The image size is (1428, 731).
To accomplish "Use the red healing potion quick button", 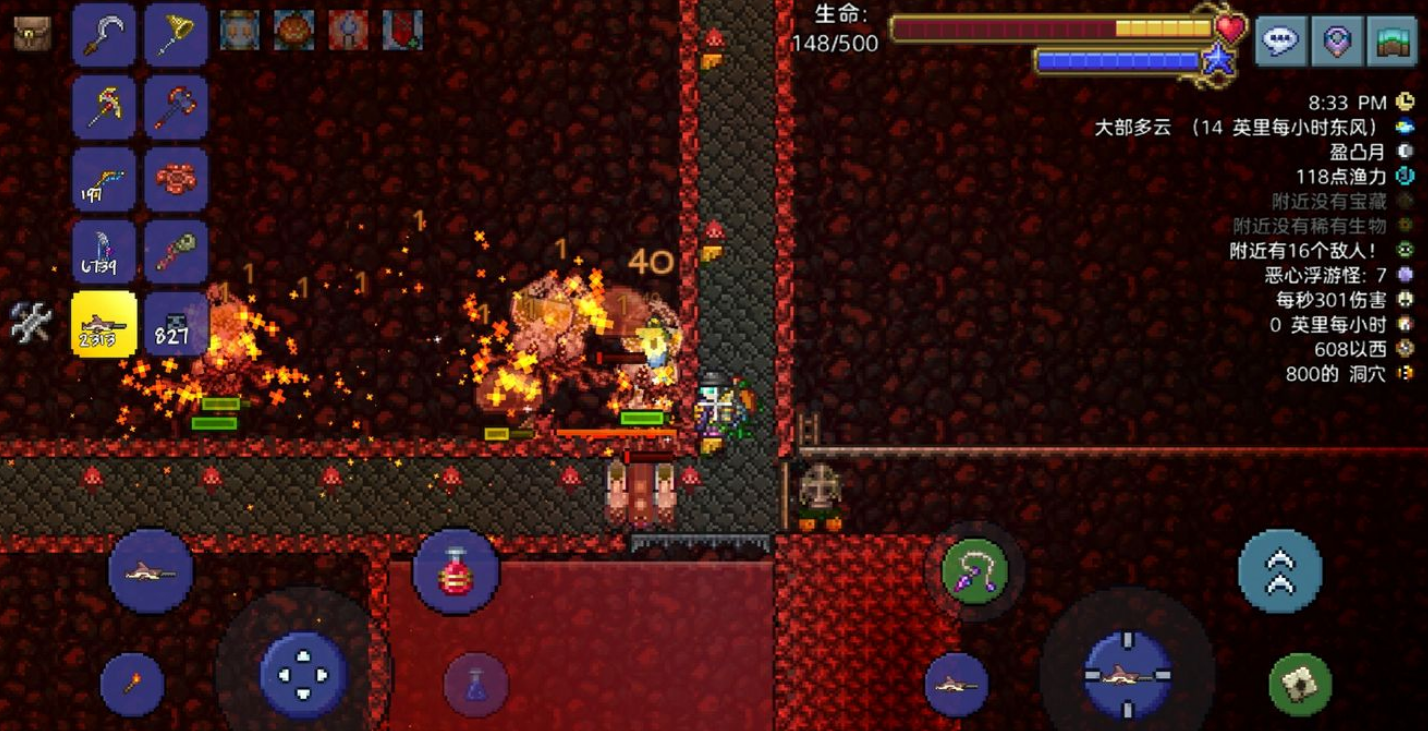I will pos(455,574).
